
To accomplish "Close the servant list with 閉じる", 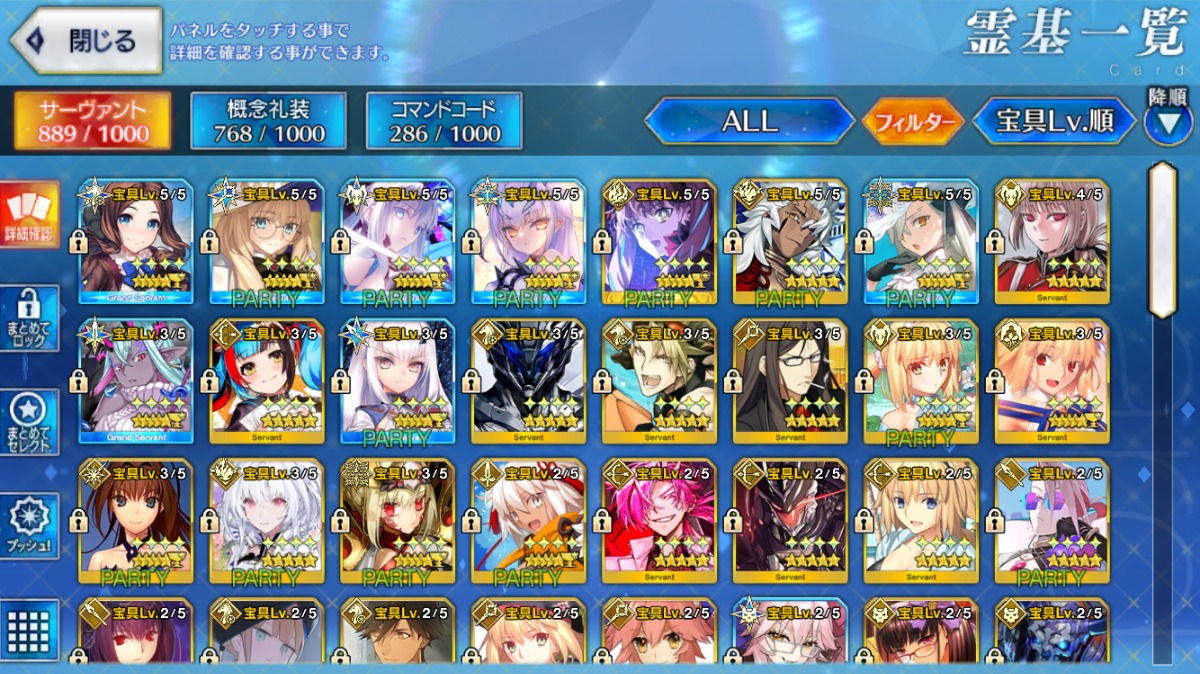I will click(86, 41).
